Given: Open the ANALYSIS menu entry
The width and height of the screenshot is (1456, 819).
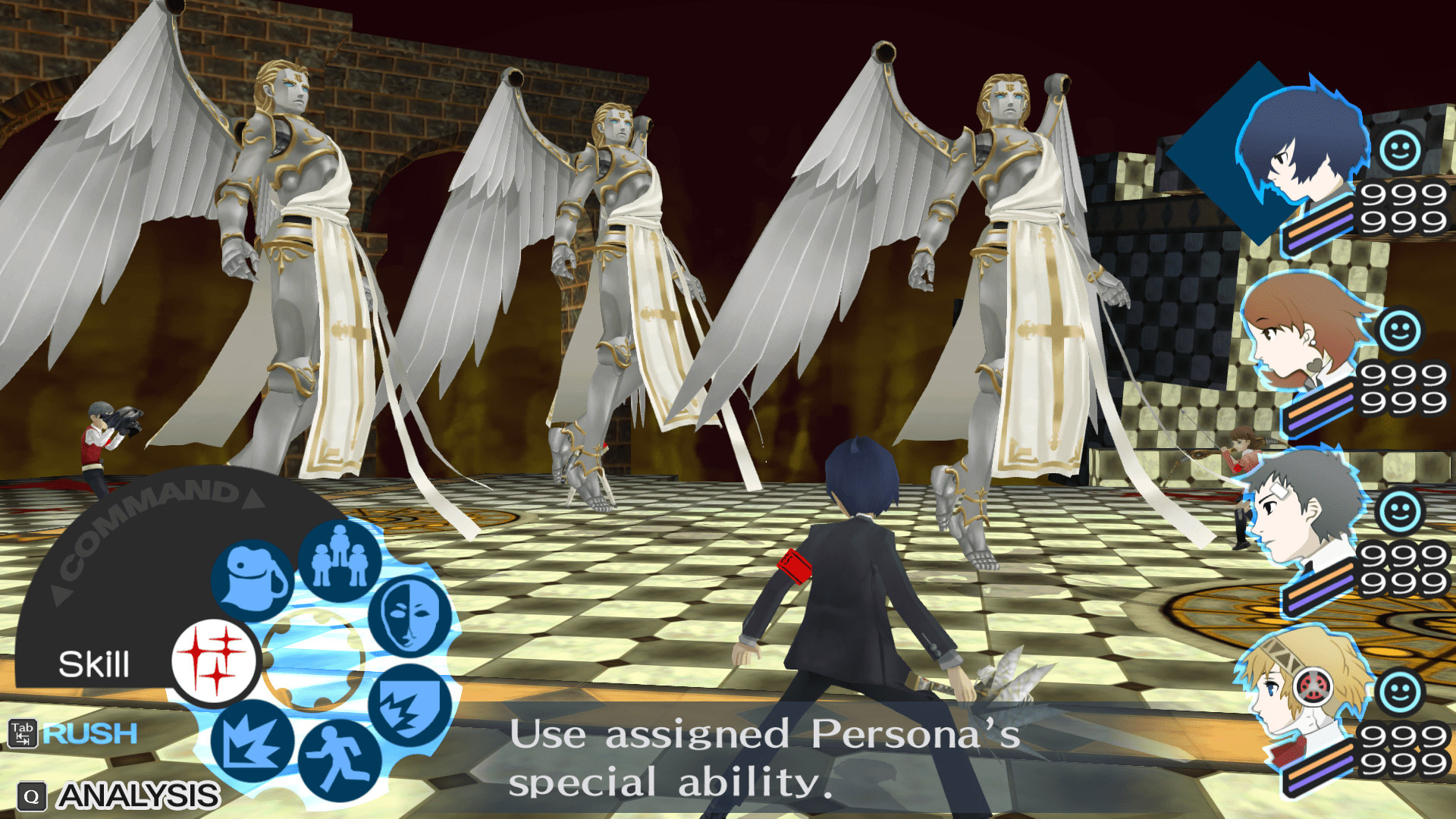Looking at the screenshot, I should click(x=138, y=795).
